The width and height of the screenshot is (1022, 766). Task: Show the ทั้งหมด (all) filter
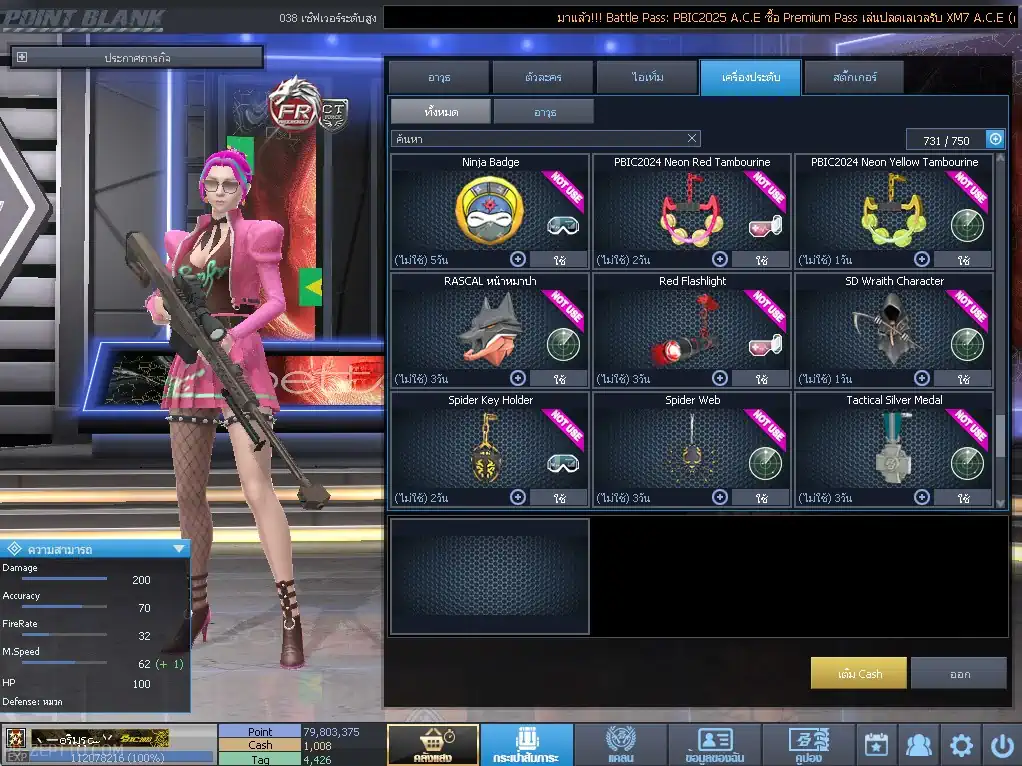pos(440,111)
